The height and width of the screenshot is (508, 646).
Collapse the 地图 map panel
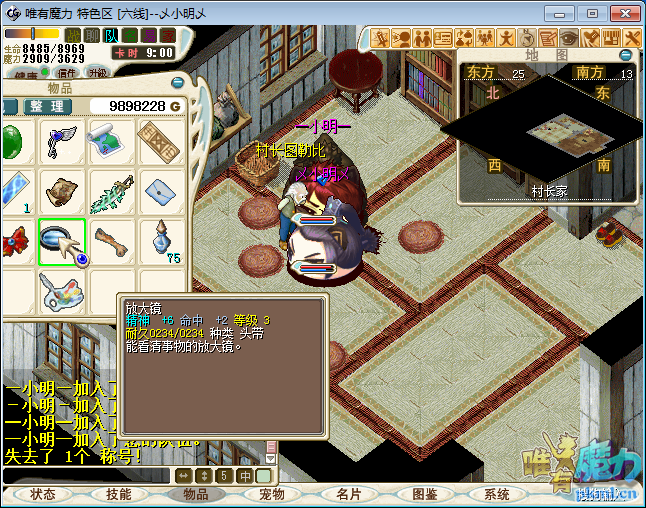(x=626, y=55)
